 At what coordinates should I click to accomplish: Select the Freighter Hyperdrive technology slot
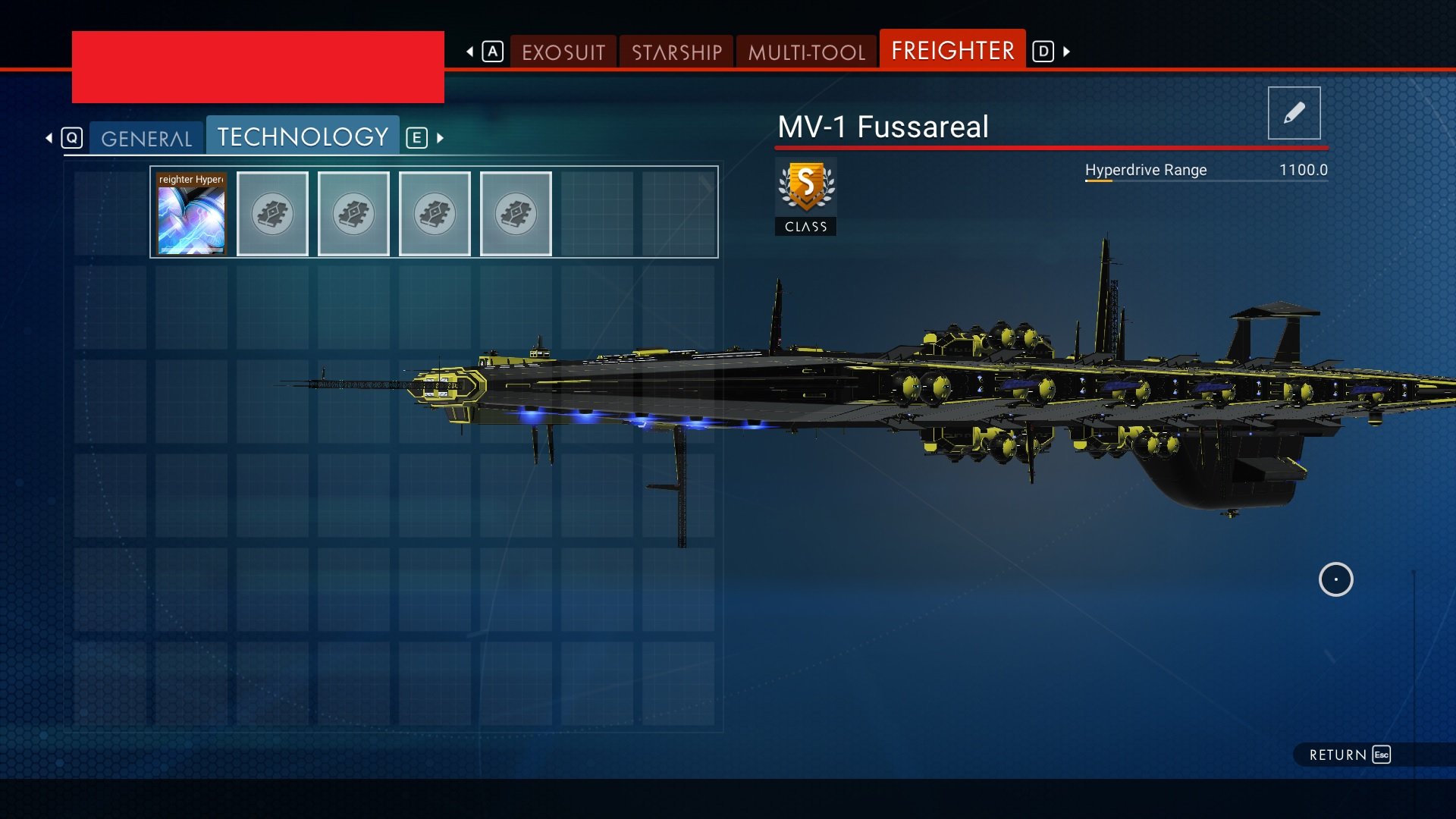tap(191, 214)
